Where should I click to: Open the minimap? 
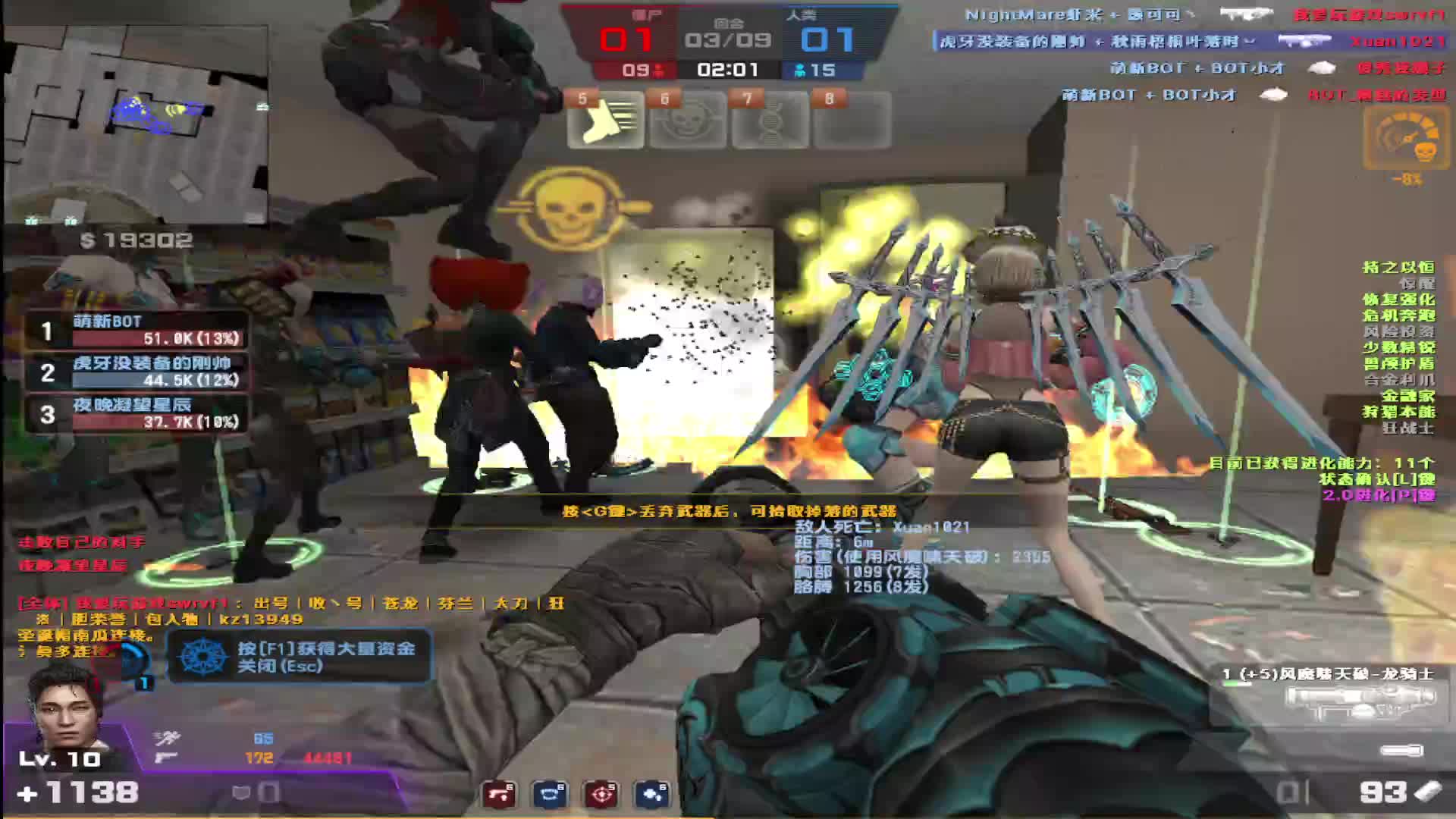[x=136, y=121]
